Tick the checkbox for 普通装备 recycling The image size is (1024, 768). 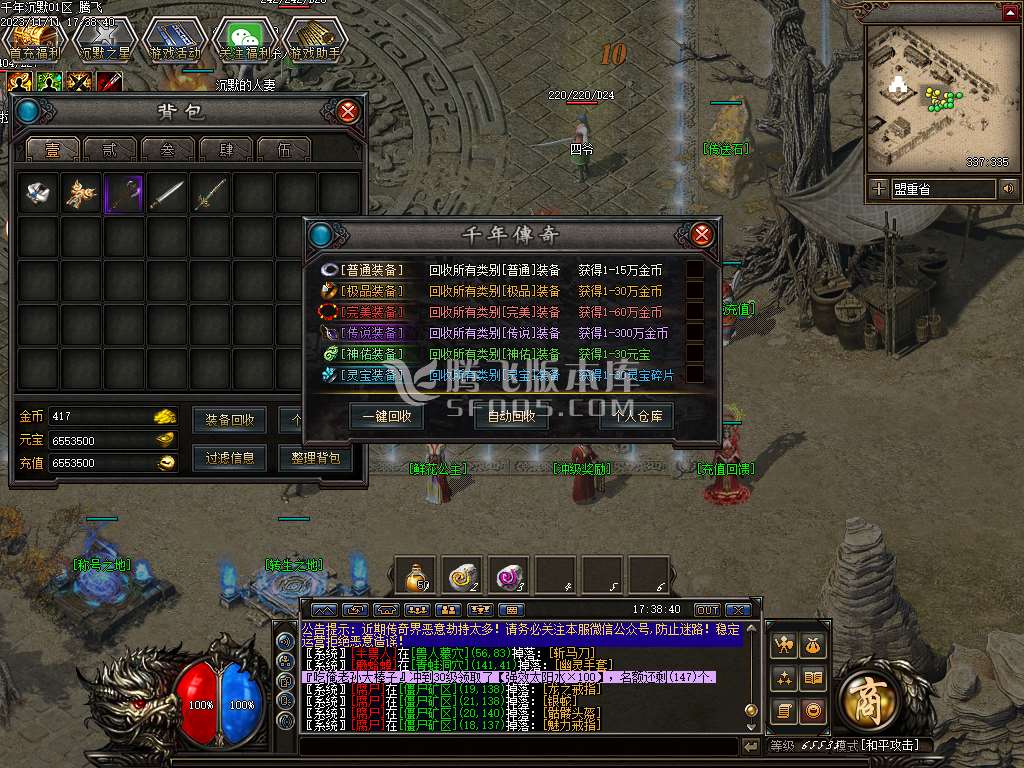(x=694, y=270)
